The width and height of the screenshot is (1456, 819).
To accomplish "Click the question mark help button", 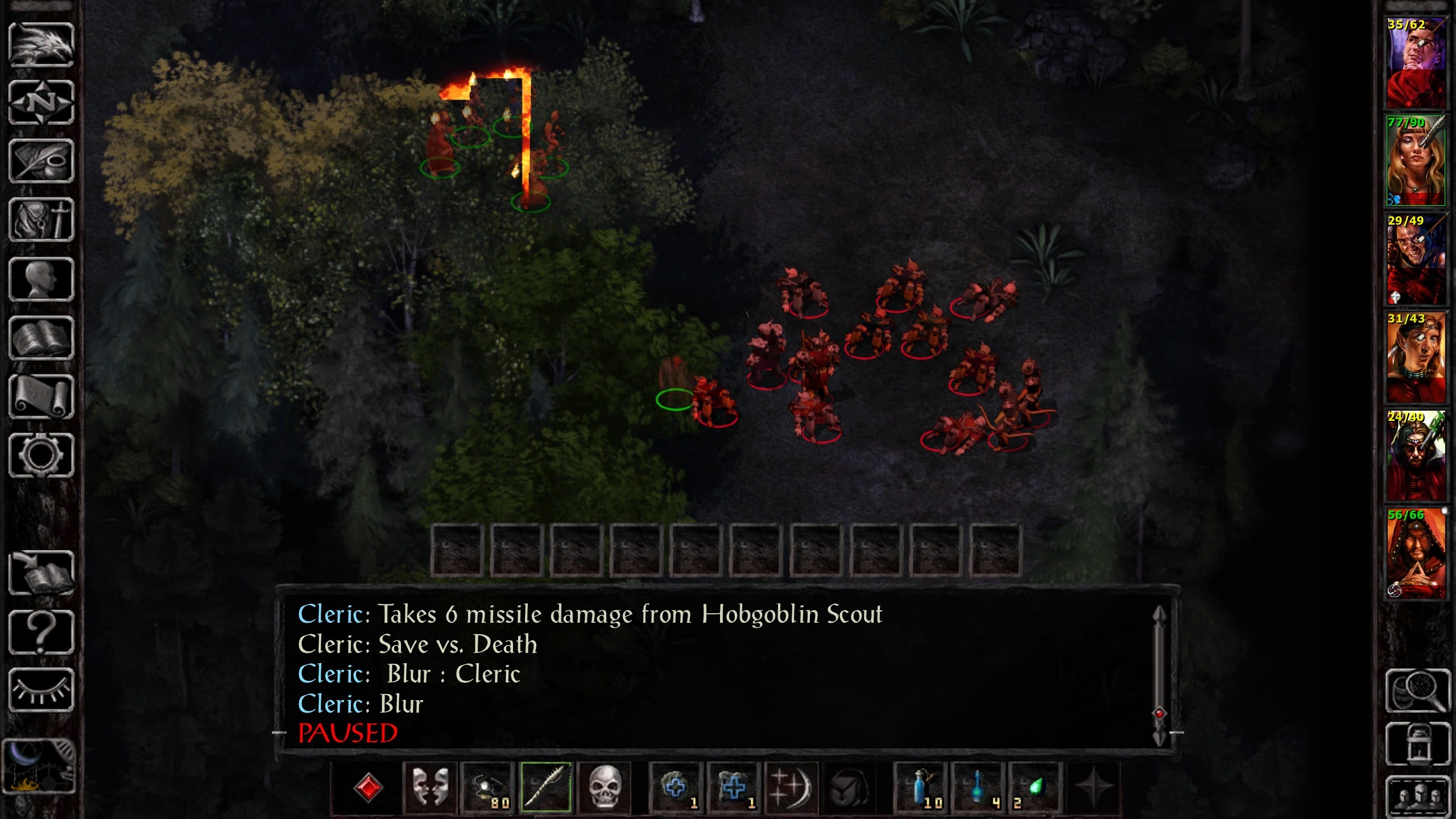I will tap(42, 632).
